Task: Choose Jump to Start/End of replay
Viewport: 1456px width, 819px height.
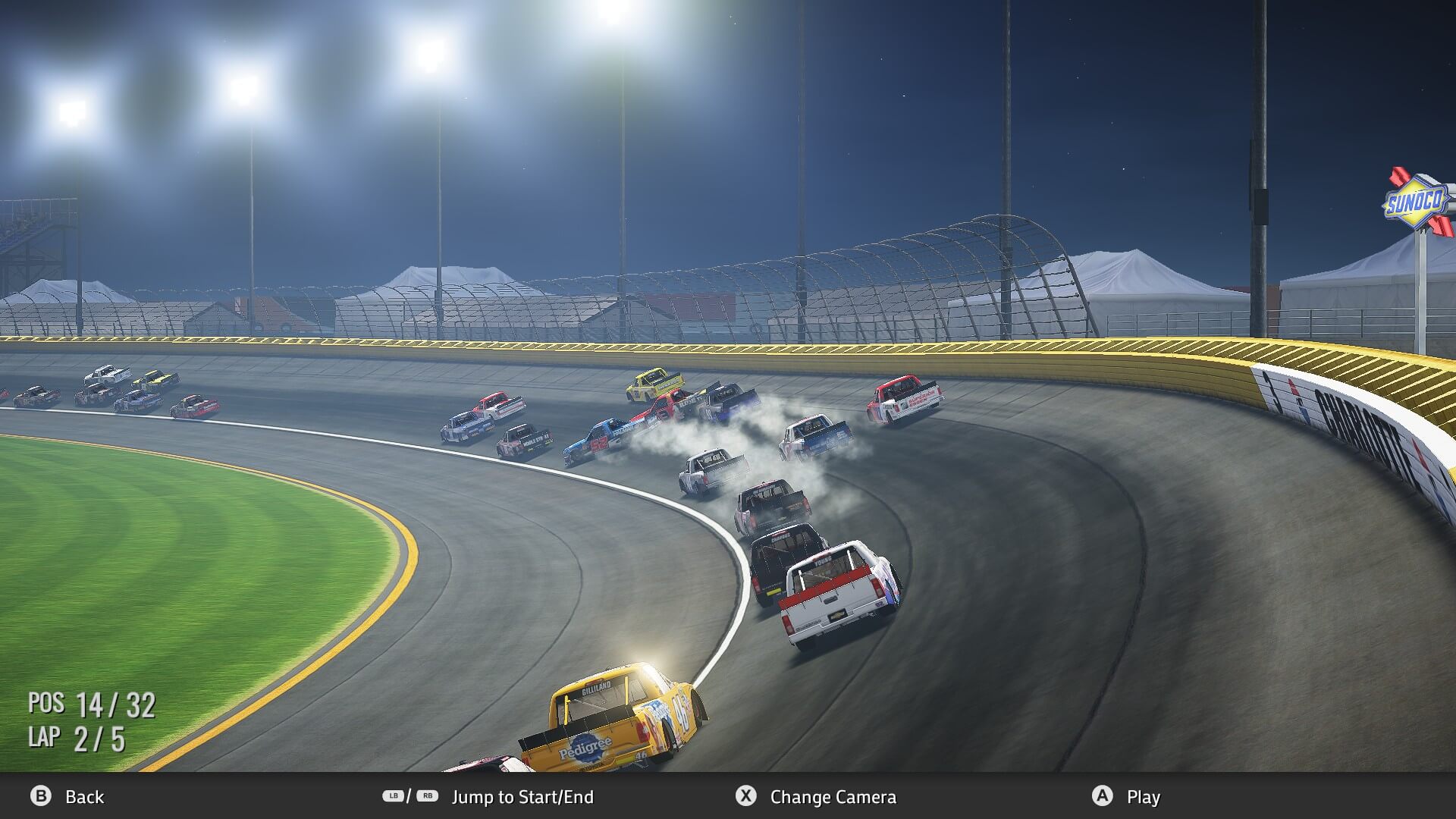Action: point(522,797)
